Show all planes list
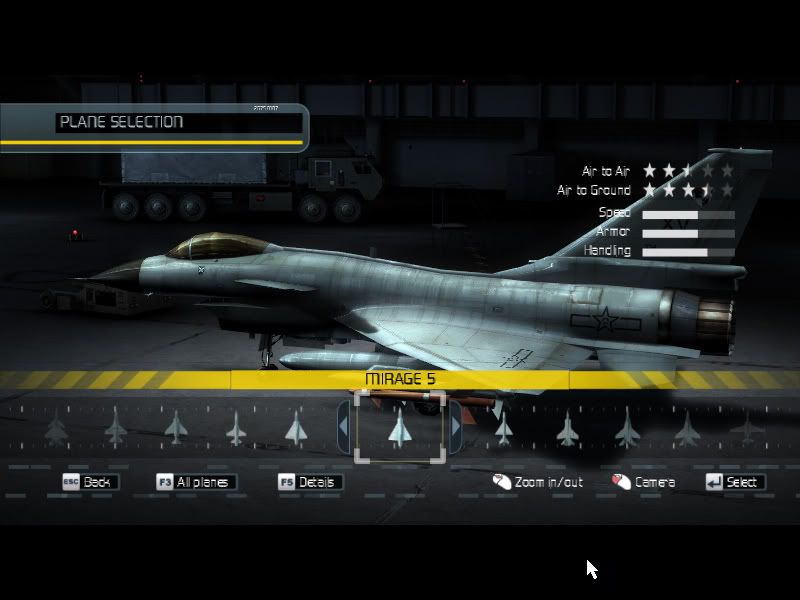The image size is (800, 600). [x=196, y=482]
